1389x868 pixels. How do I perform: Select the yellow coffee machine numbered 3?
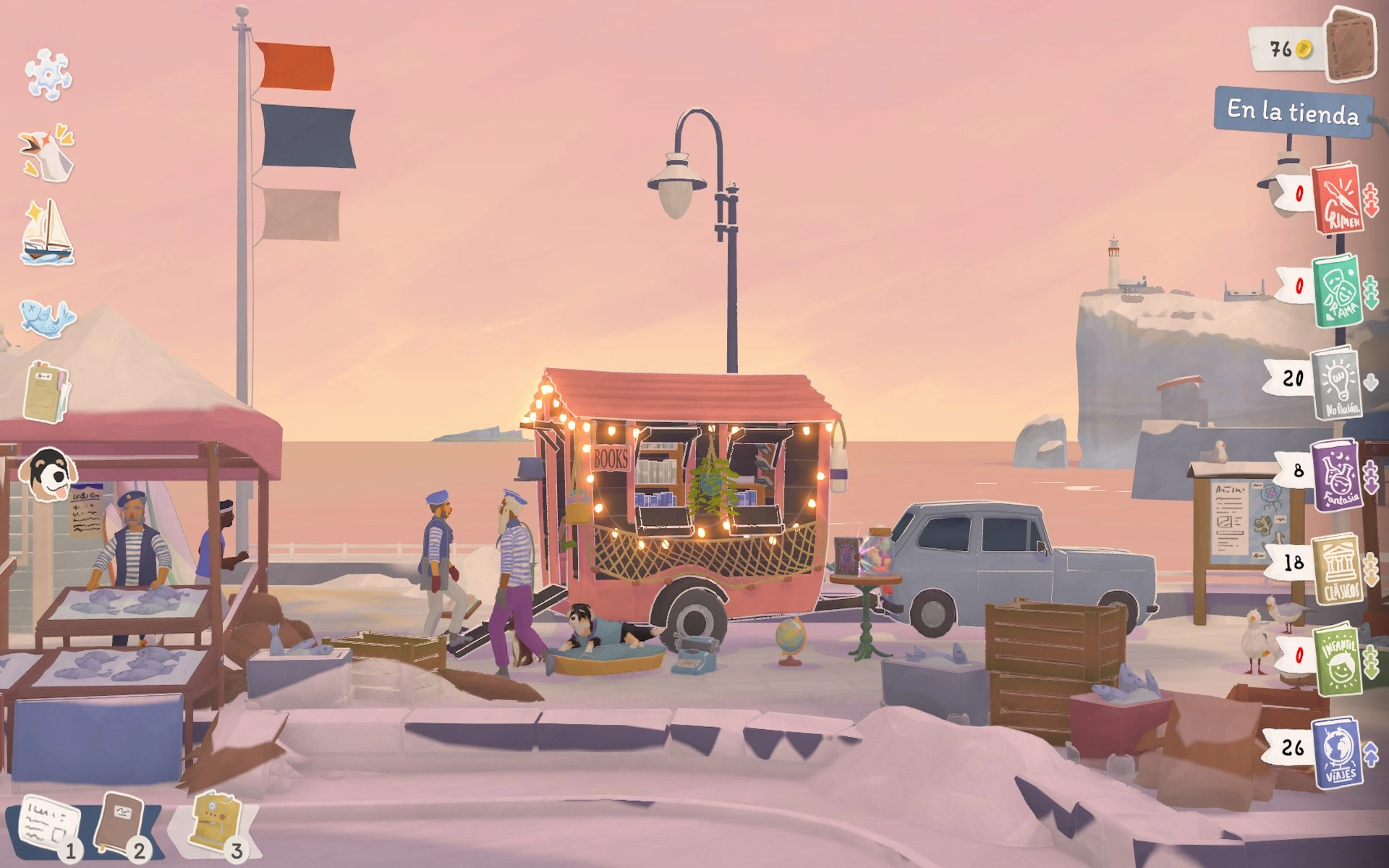(x=213, y=822)
